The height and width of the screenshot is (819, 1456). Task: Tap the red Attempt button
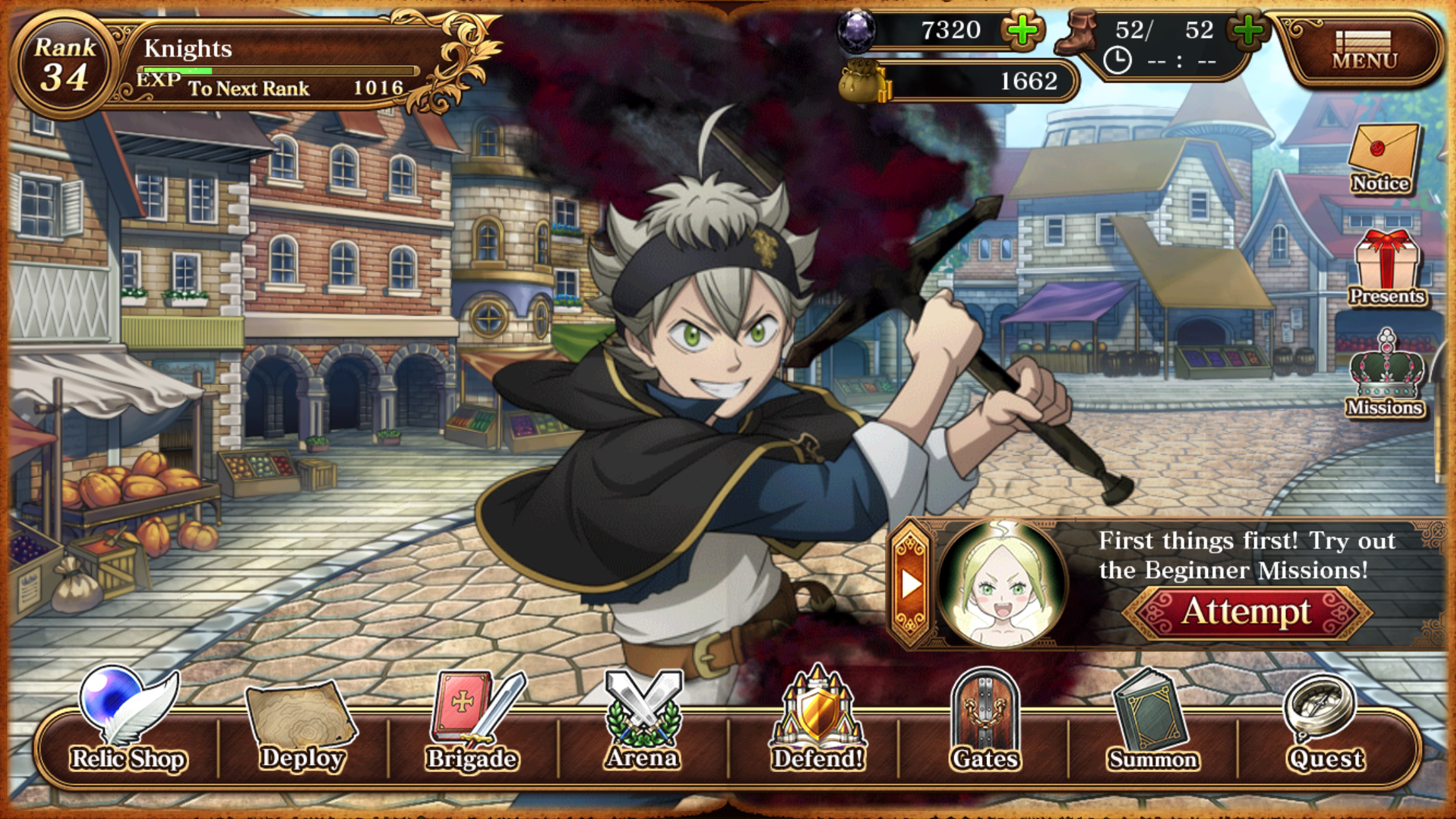click(x=1246, y=612)
